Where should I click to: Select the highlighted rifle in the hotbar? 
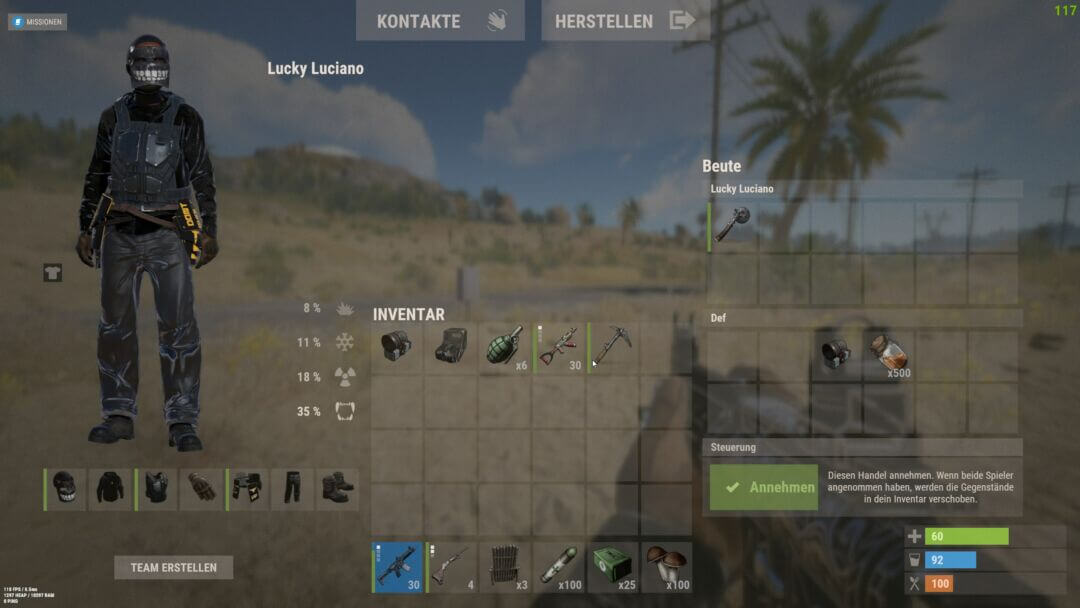397,567
